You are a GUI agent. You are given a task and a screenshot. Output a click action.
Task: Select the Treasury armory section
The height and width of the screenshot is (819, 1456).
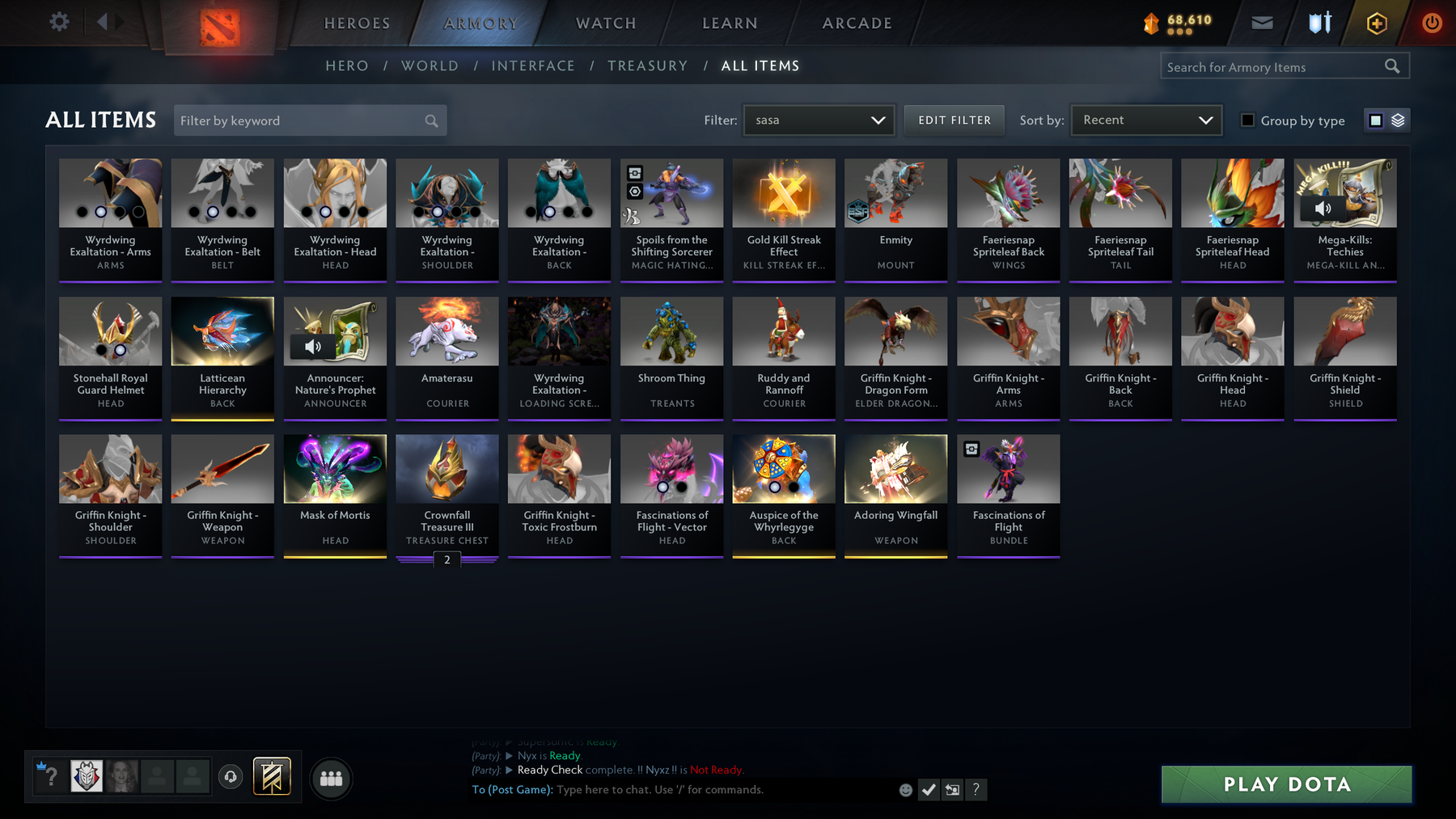647,66
